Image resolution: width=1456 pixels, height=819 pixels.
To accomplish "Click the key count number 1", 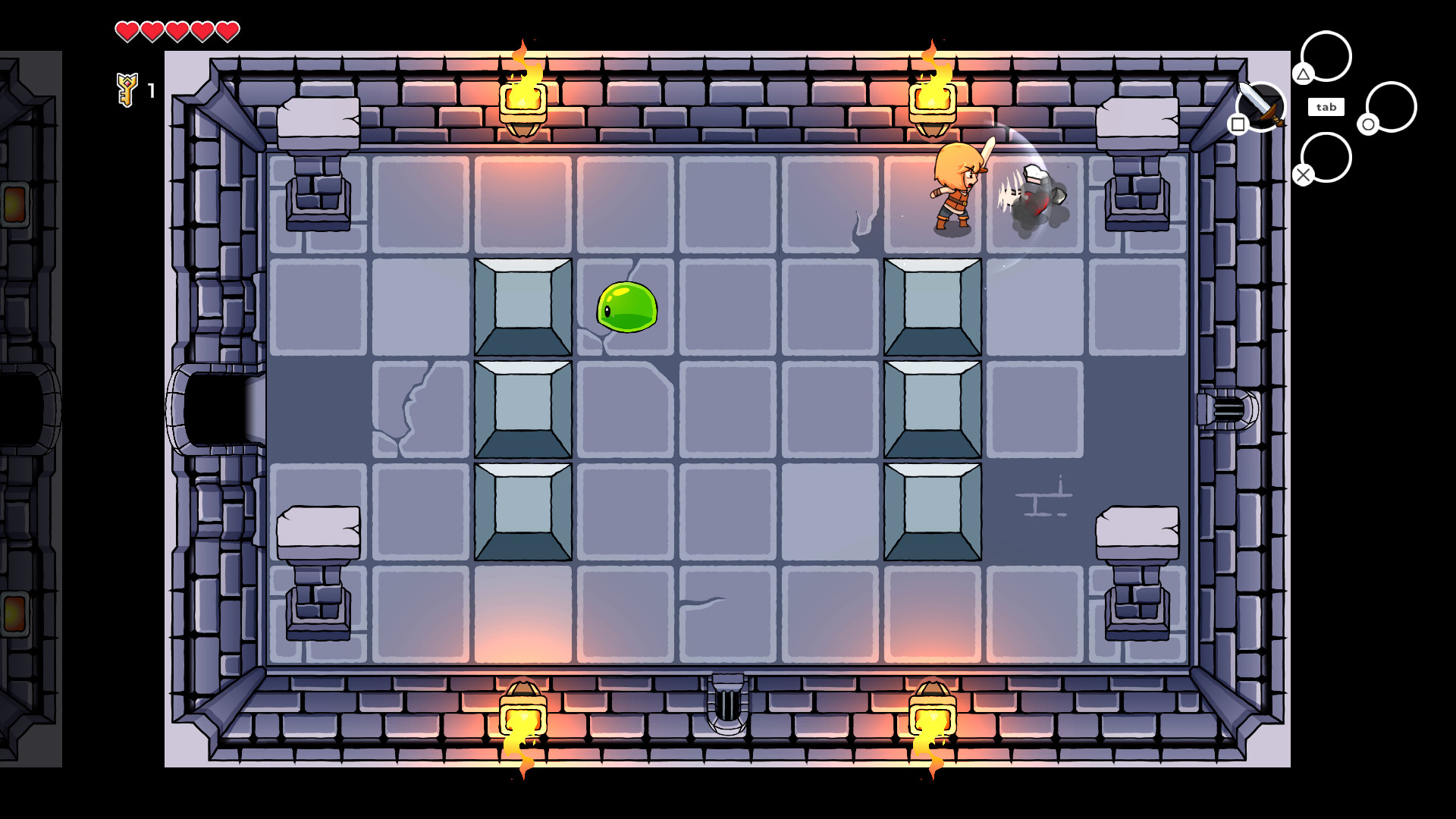I will click(150, 90).
